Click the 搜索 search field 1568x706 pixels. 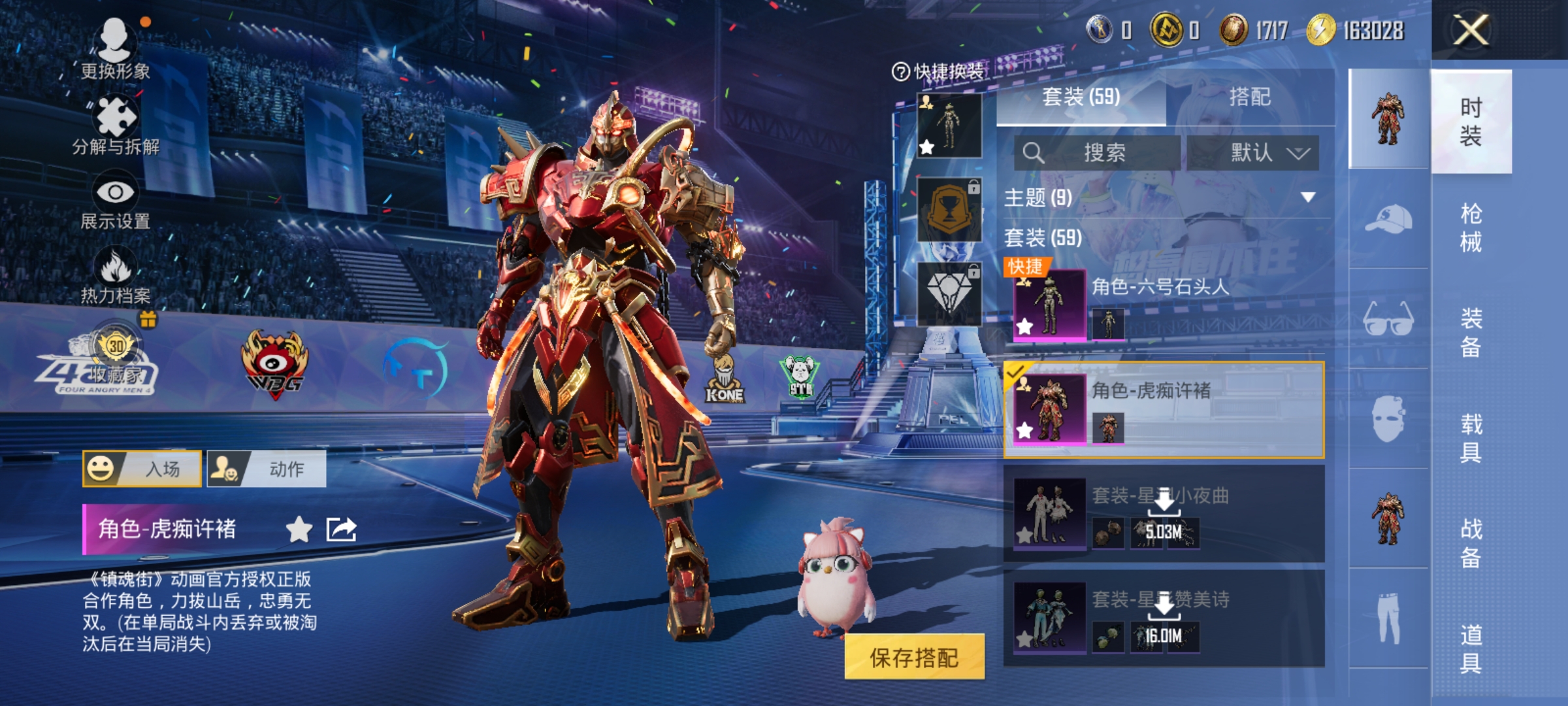[x=1098, y=153]
